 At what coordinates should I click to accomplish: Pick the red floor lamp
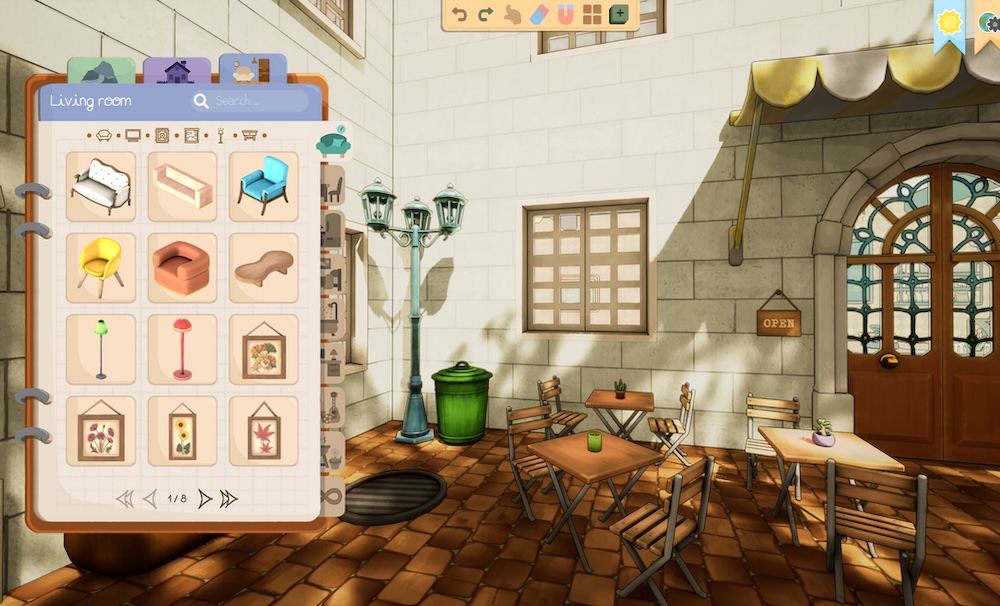click(182, 349)
